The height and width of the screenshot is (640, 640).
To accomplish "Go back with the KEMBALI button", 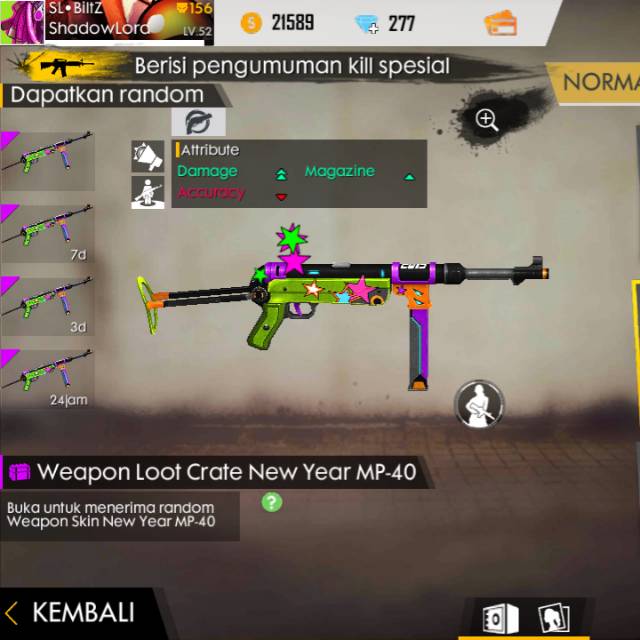I will 70,612.
